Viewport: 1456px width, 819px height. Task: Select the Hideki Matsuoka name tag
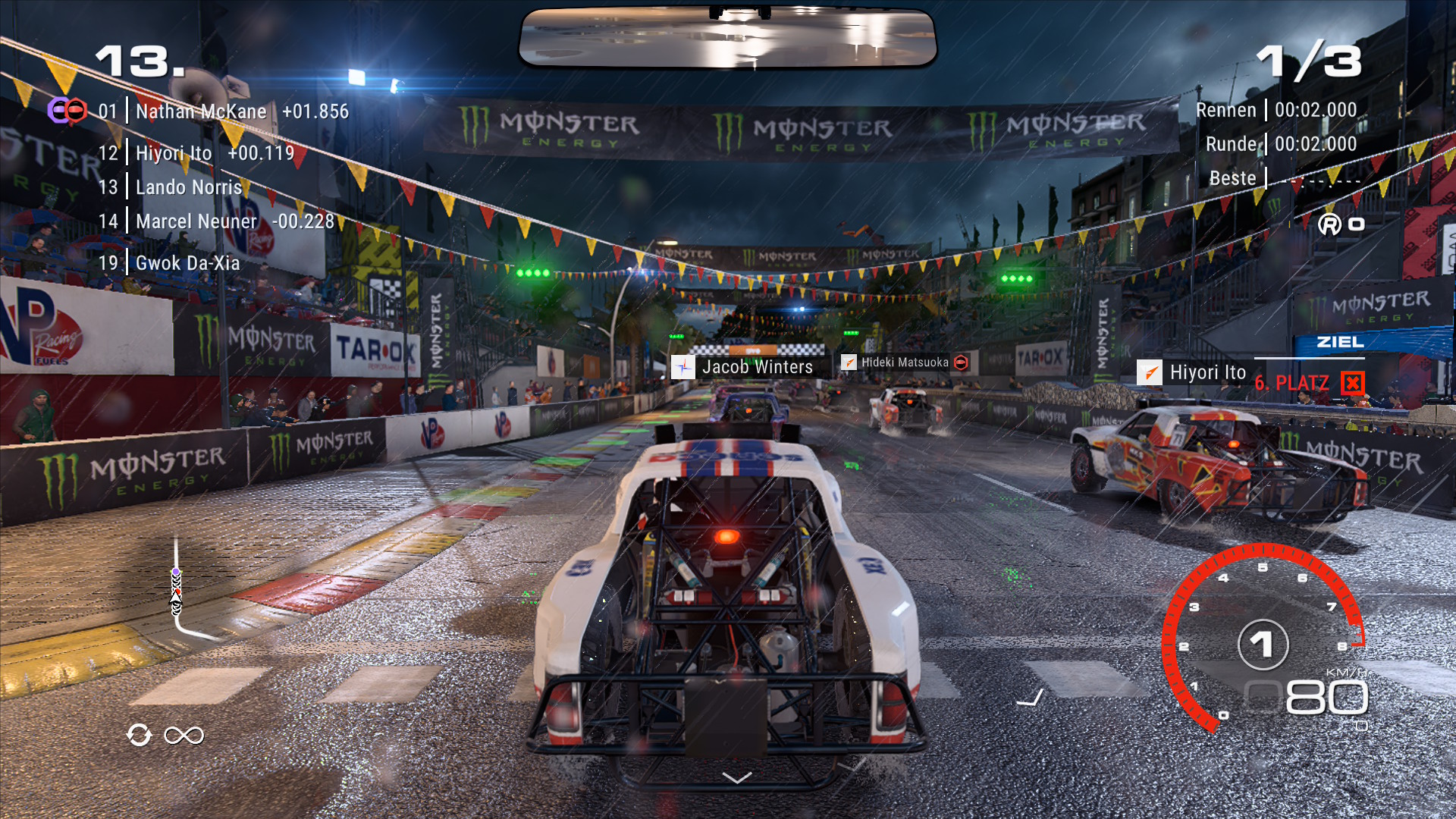tap(905, 362)
